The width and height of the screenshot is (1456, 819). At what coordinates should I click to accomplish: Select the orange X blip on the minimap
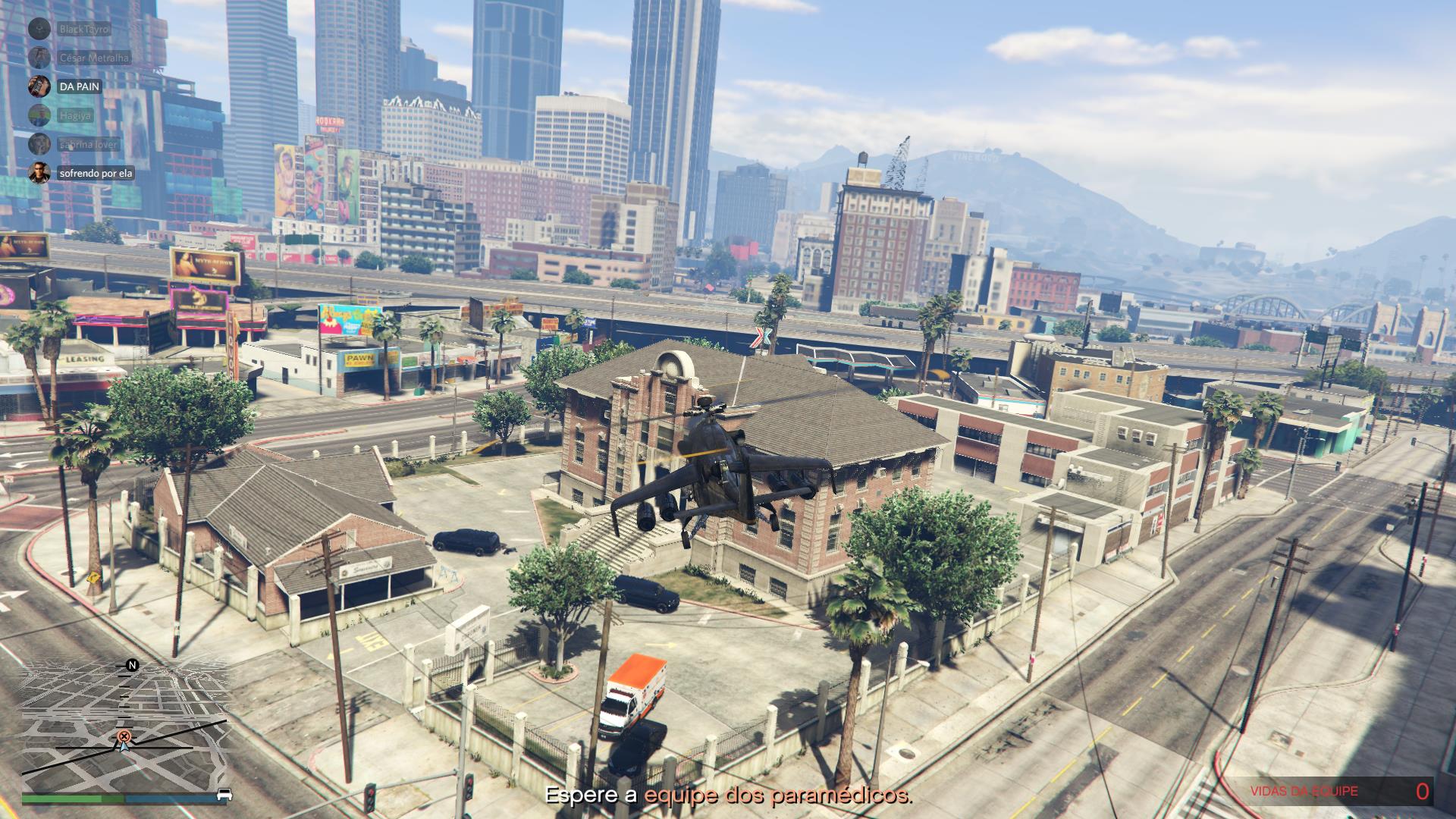pyautogui.click(x=124, y=736)
